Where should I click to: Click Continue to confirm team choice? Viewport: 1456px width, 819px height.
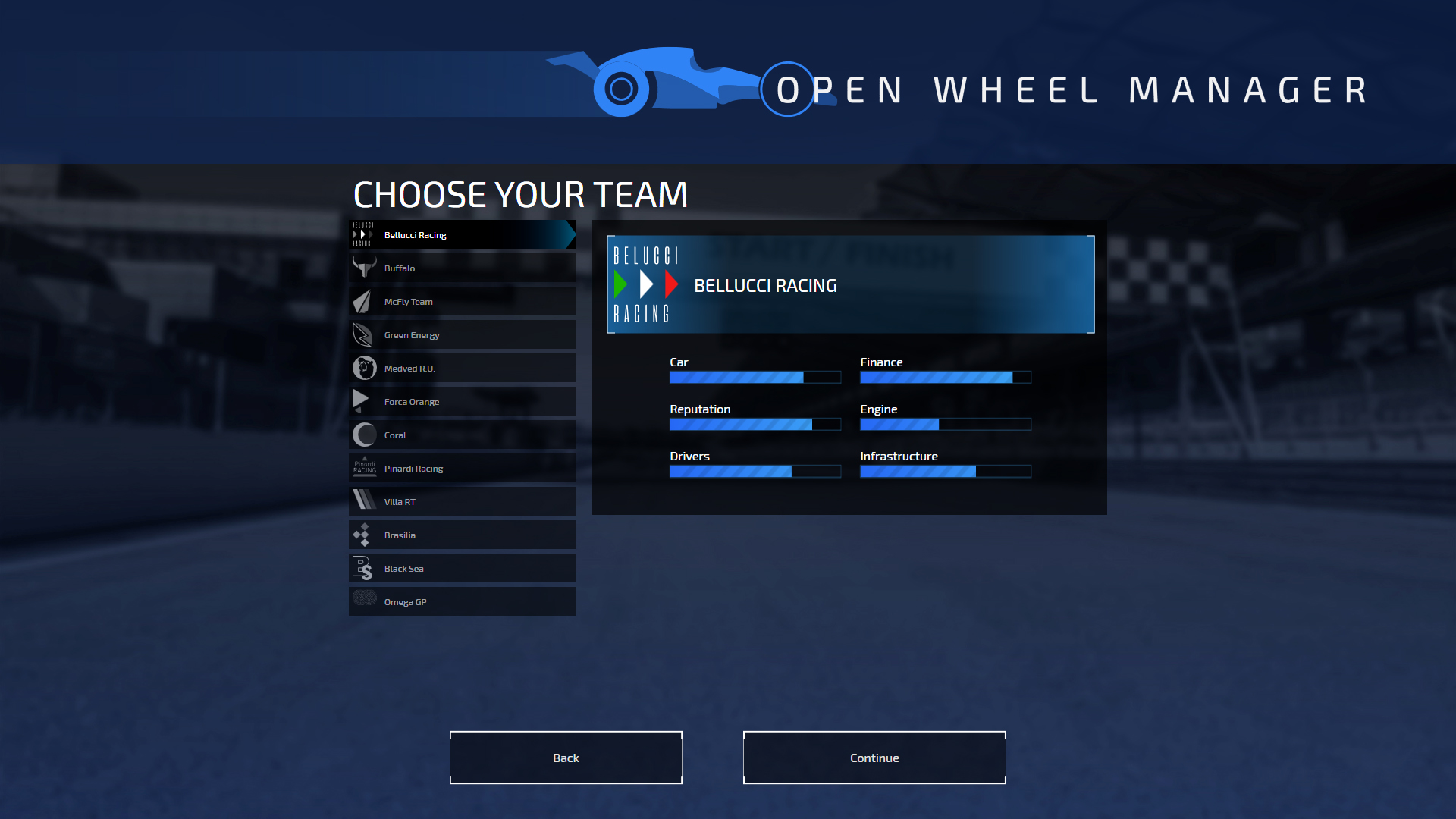pyautogui.click(x=874, y=758)
